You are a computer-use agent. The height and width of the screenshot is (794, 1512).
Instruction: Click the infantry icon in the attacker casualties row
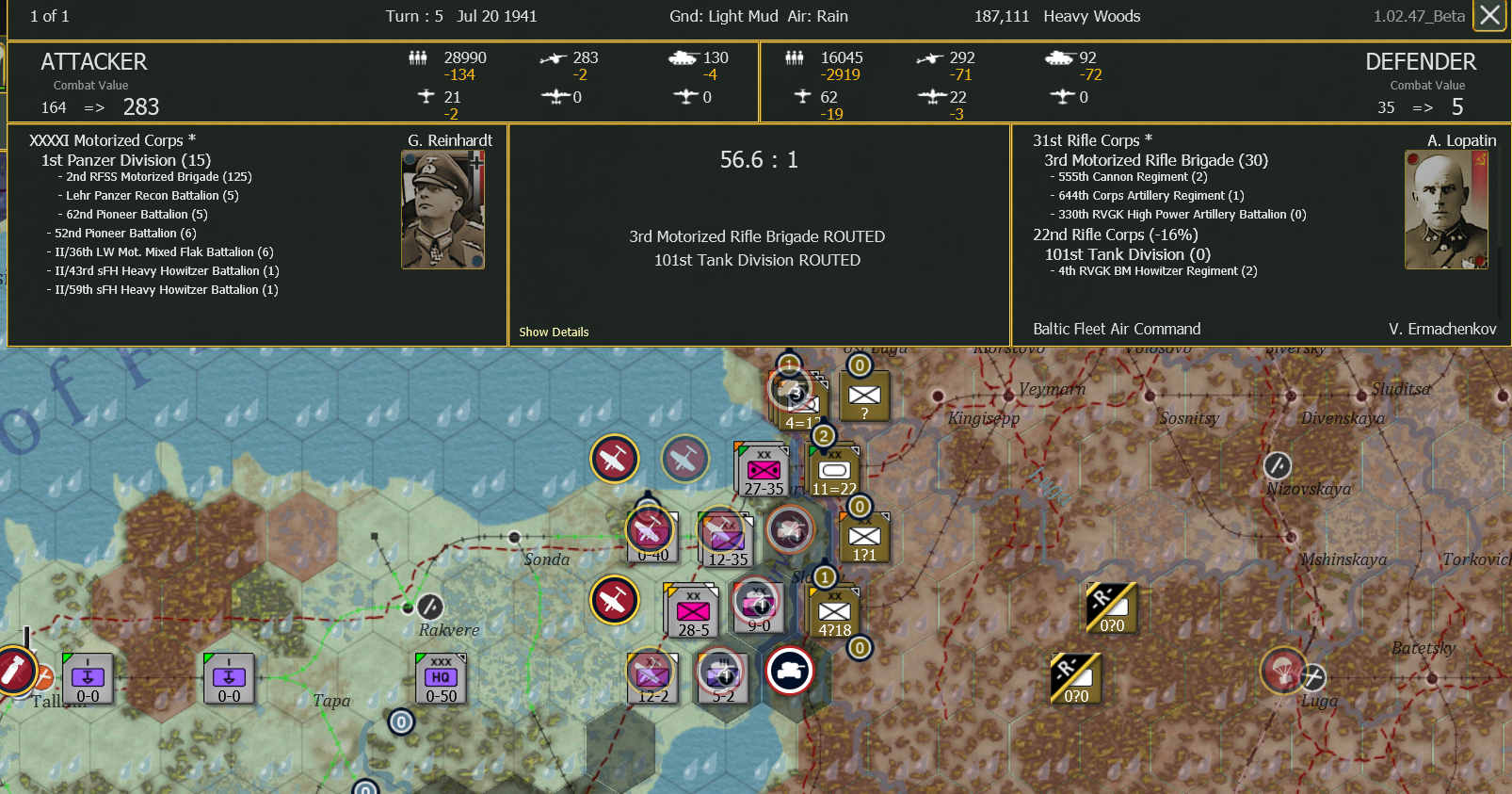click(x=417, y=57)
